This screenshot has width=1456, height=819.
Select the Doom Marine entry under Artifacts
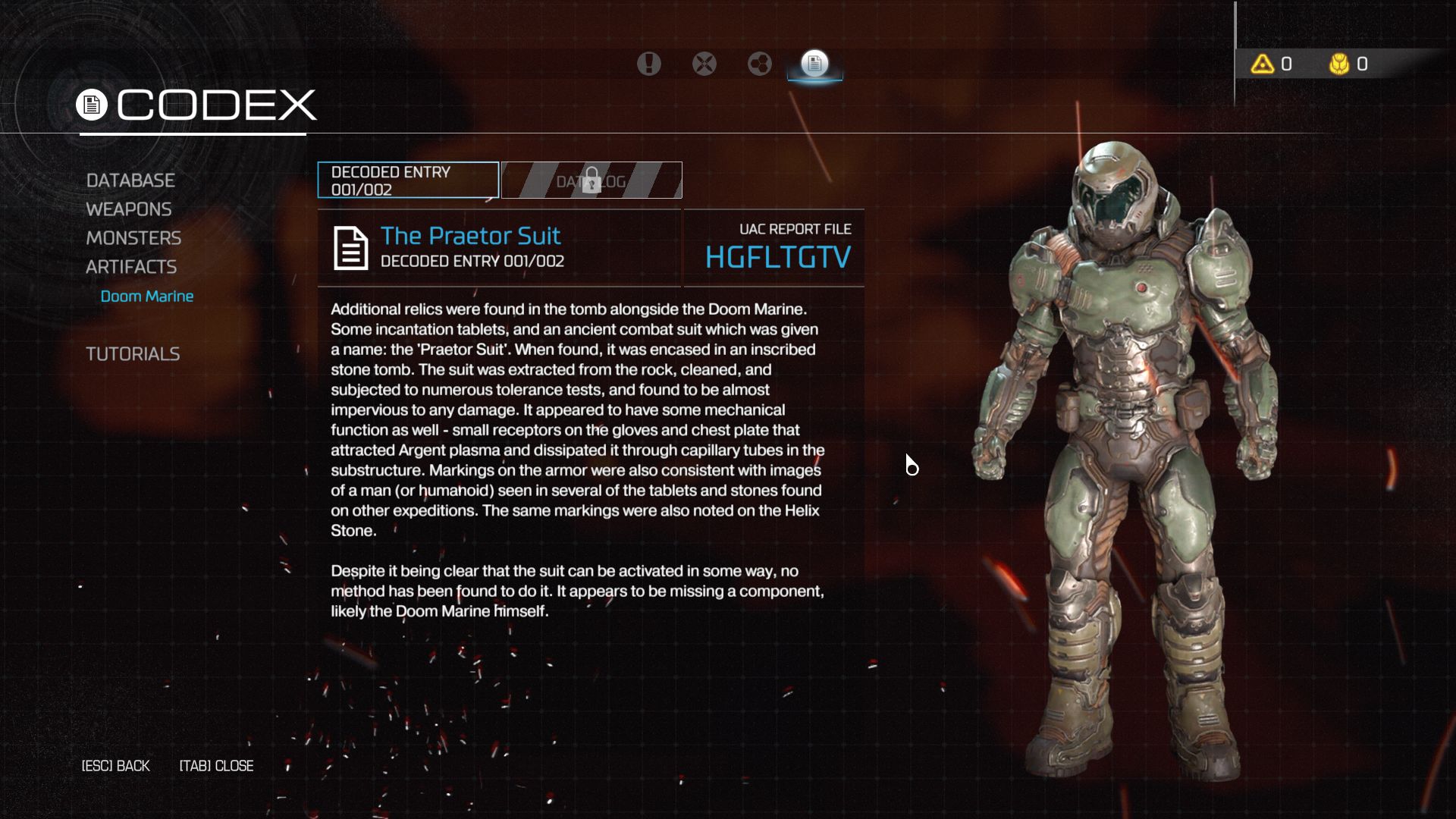pyautogui.click(x=147, y=296)
